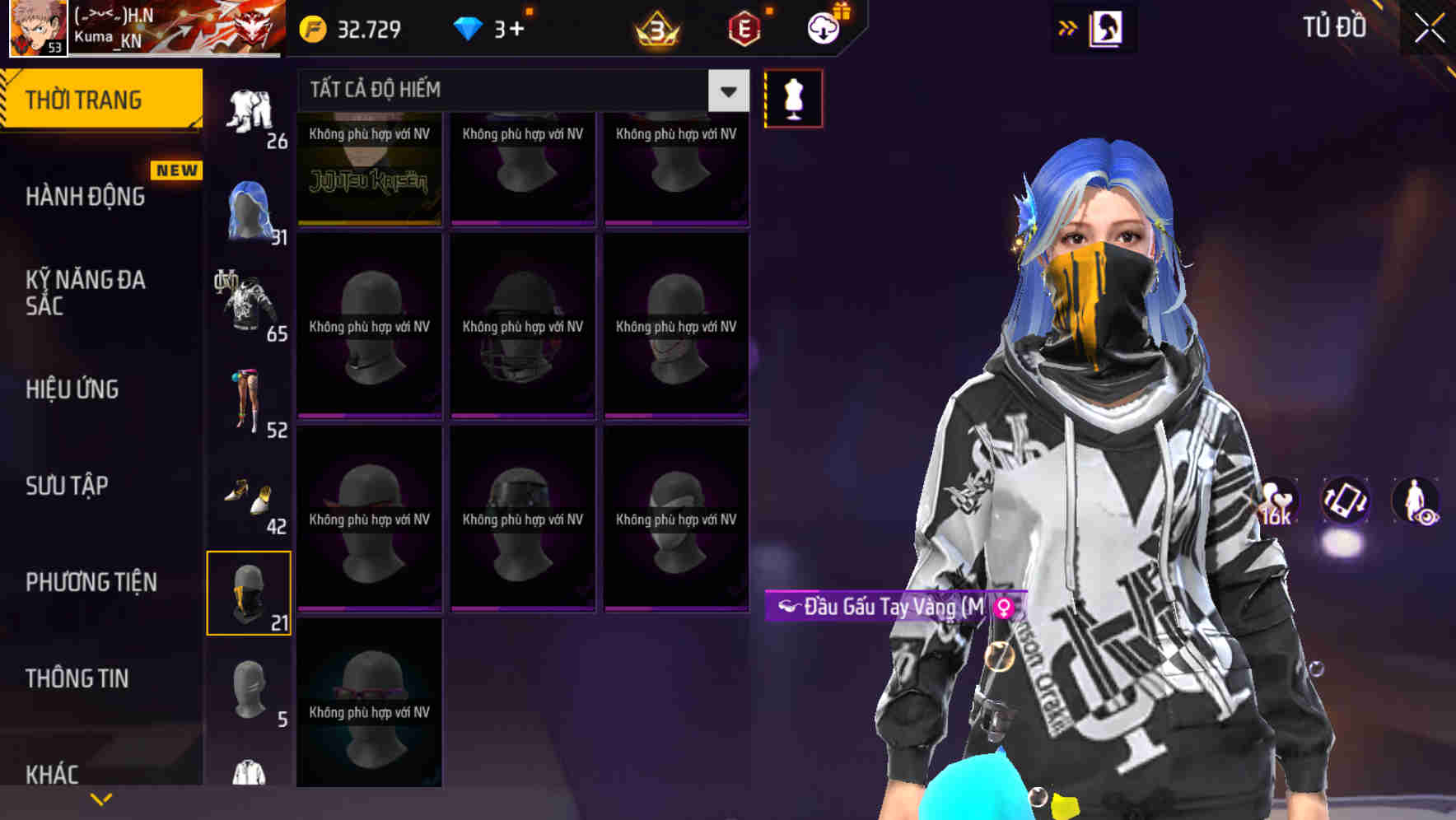Open the rank badge icon on the top bar
1456x820 pixels.
655,30
